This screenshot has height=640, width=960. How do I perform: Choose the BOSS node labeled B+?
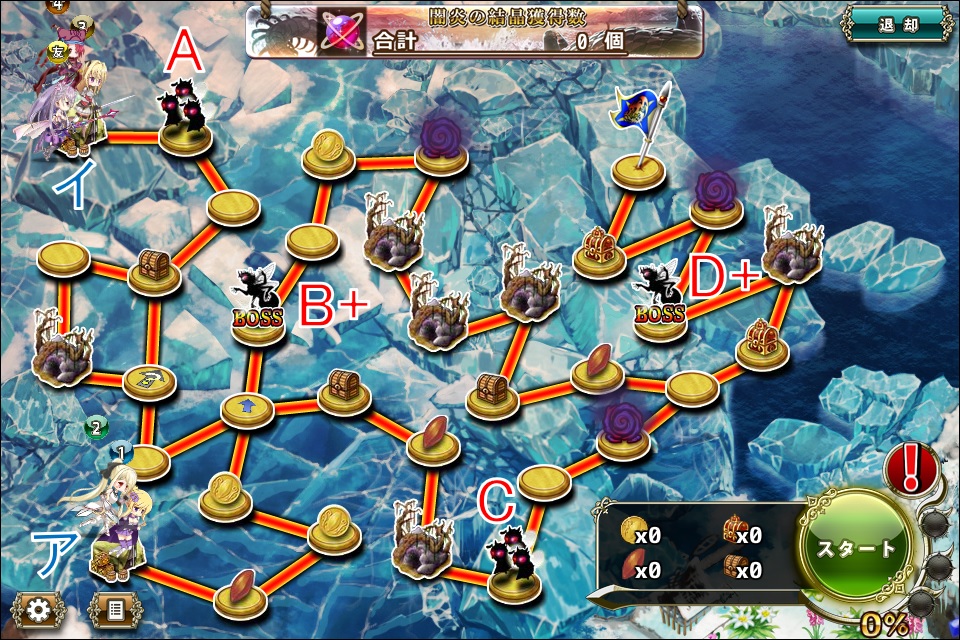click(258, 305)
